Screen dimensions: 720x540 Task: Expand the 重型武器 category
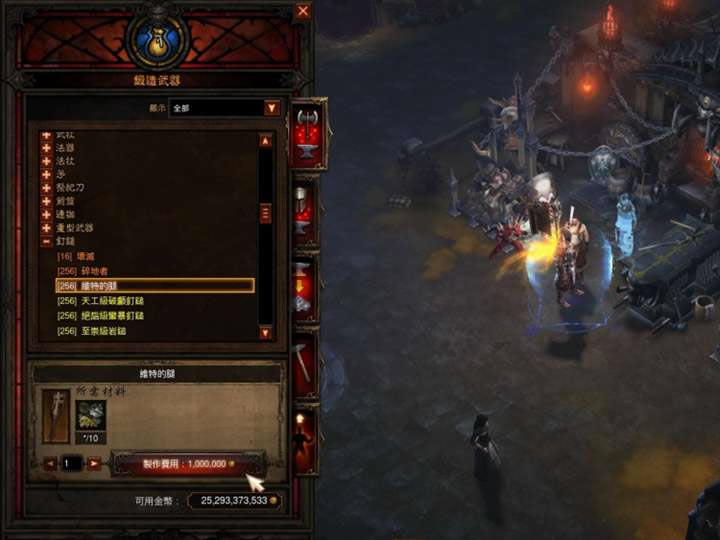pos(46,228)
